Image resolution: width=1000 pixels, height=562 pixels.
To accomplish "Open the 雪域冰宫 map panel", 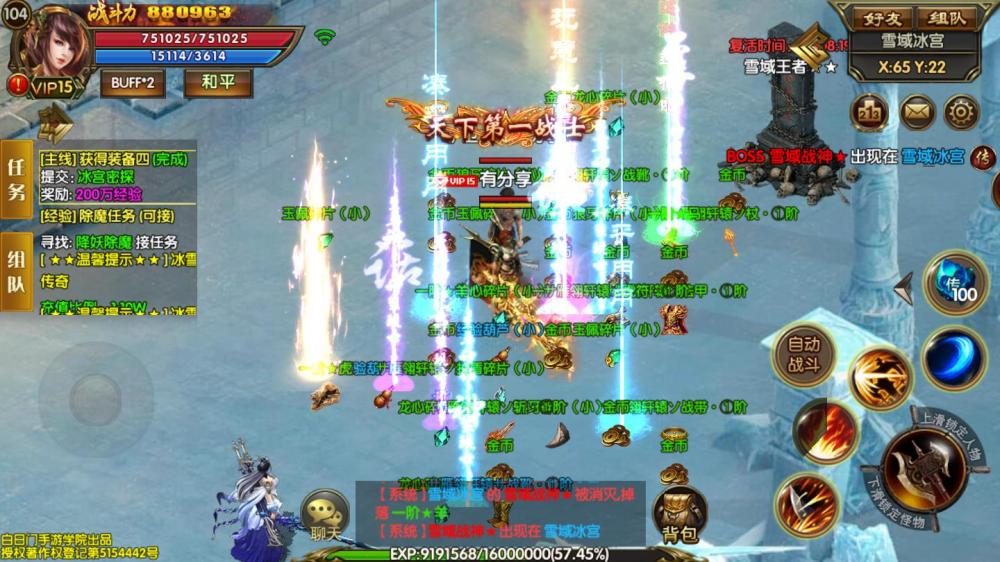I will pyautogui.click(x=911, y=42).
